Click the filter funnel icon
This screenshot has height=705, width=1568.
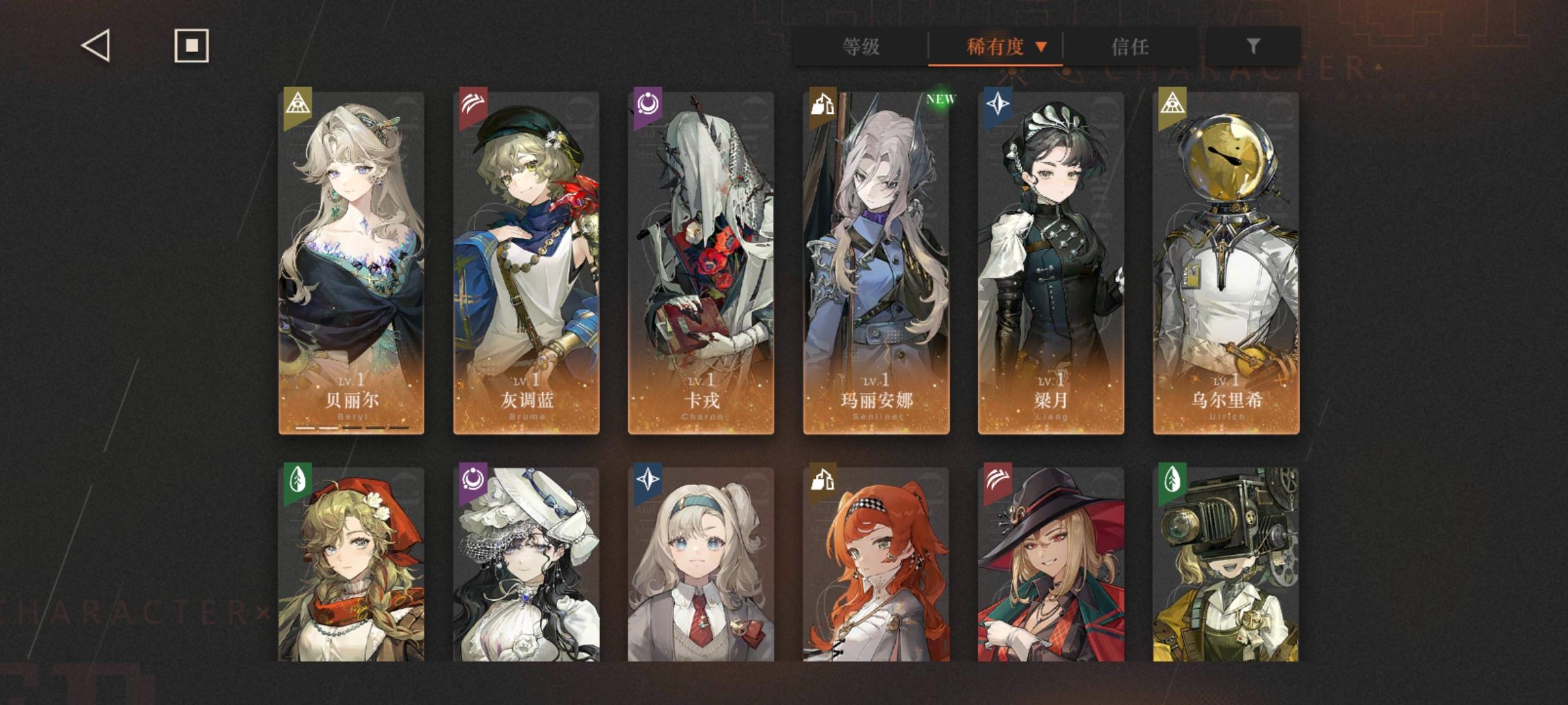[x=1252, y=46]
